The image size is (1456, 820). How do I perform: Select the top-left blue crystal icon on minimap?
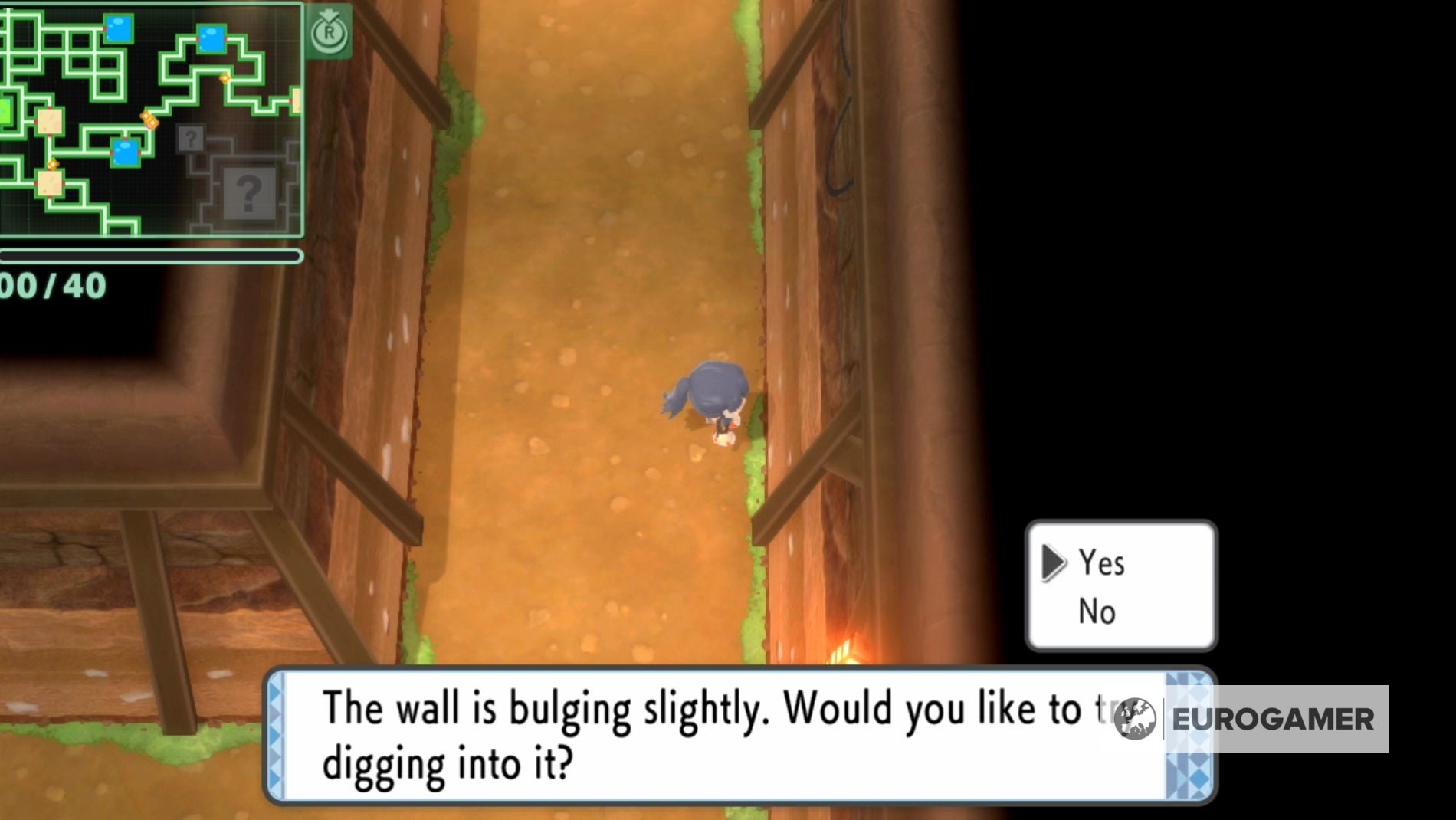(x=117, y=29)
